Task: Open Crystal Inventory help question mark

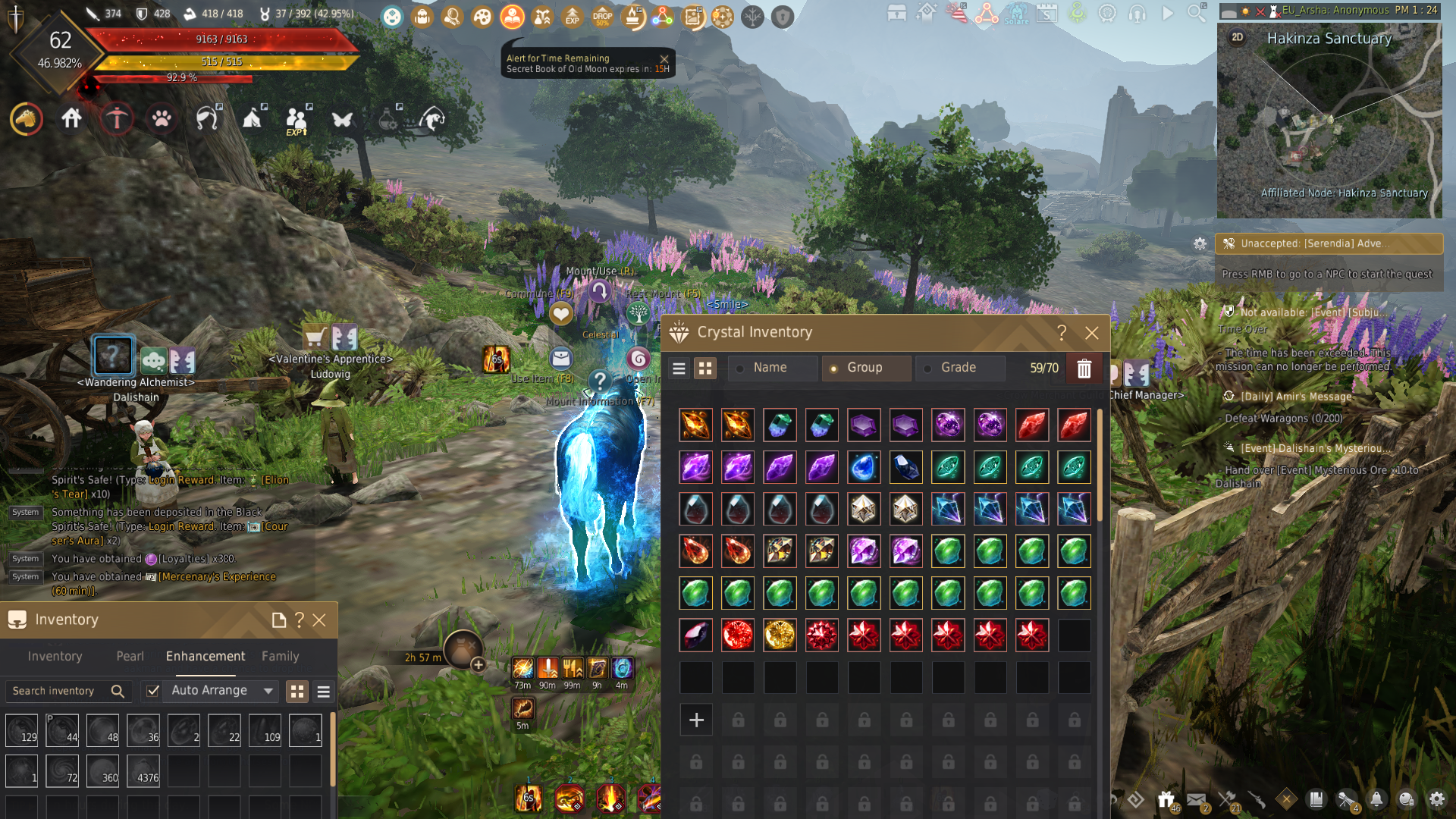Action: point(1062,333)
